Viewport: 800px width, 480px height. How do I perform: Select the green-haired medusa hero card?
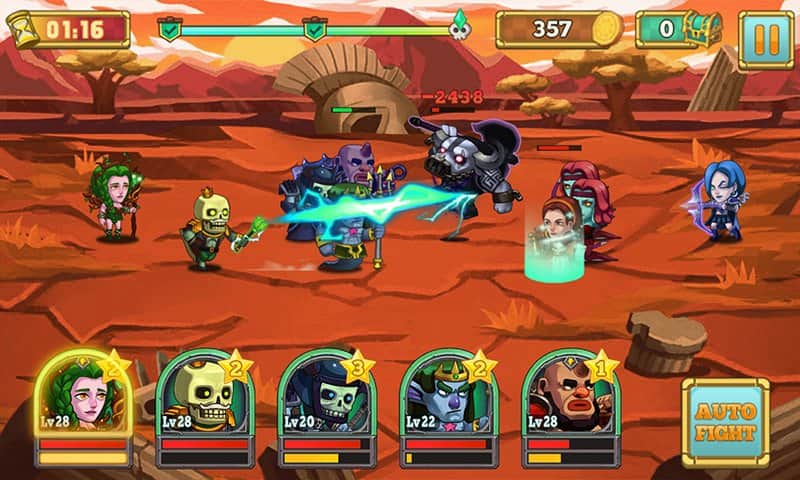(x=82, y=398)
